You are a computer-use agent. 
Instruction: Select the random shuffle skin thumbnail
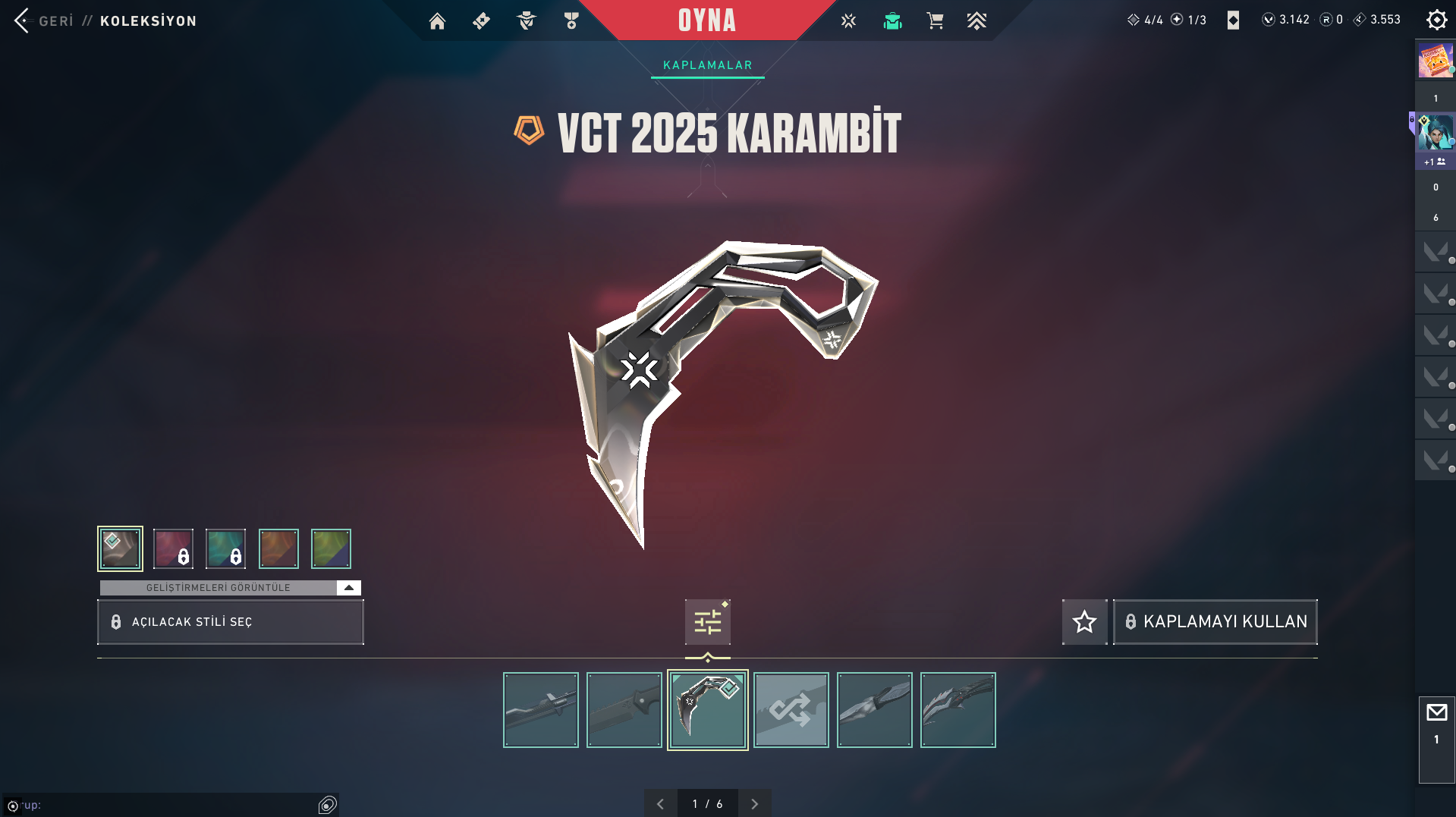coord(791,710)
